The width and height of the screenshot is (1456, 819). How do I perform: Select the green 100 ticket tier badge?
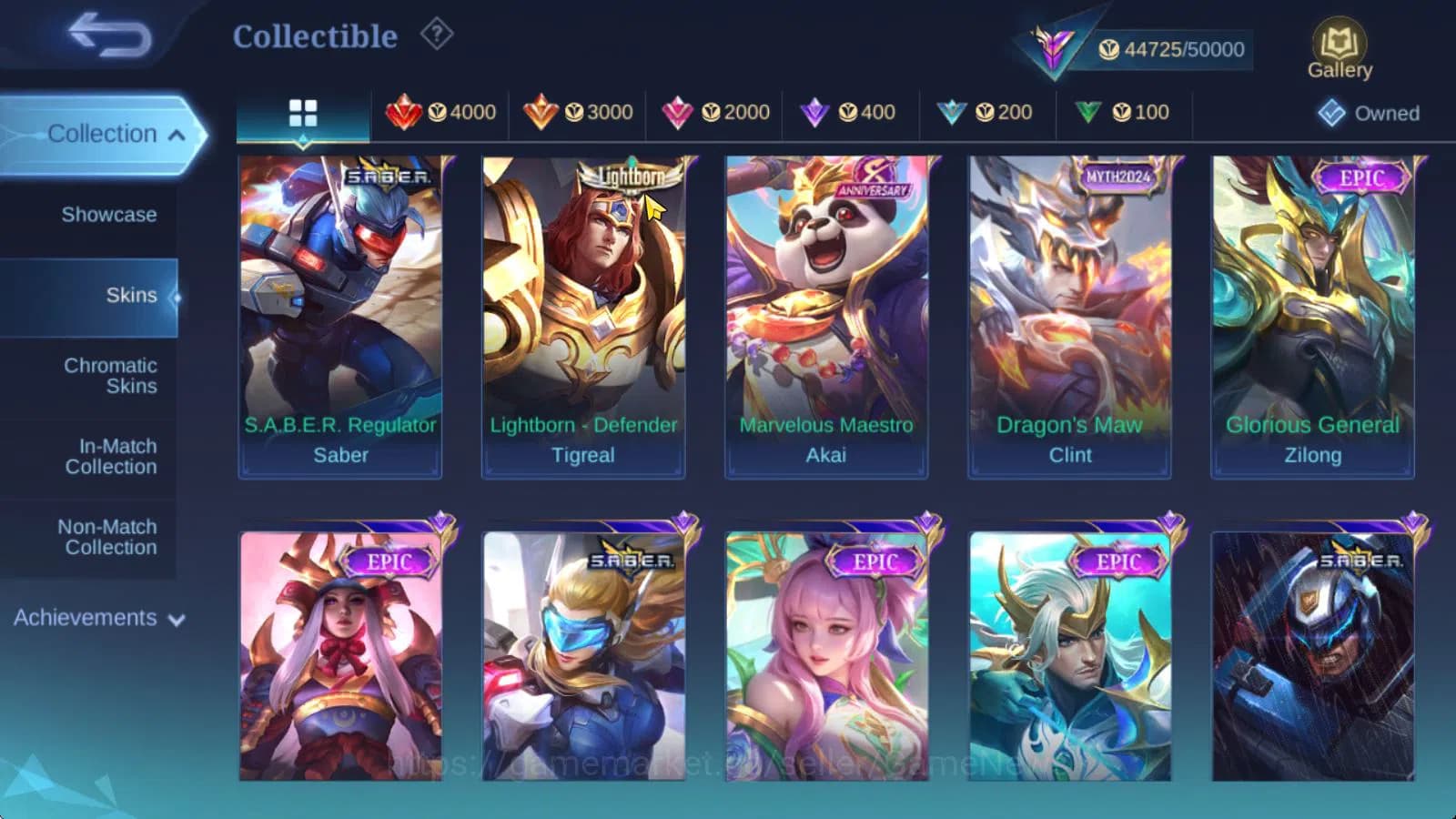[x=1125, y=113]
